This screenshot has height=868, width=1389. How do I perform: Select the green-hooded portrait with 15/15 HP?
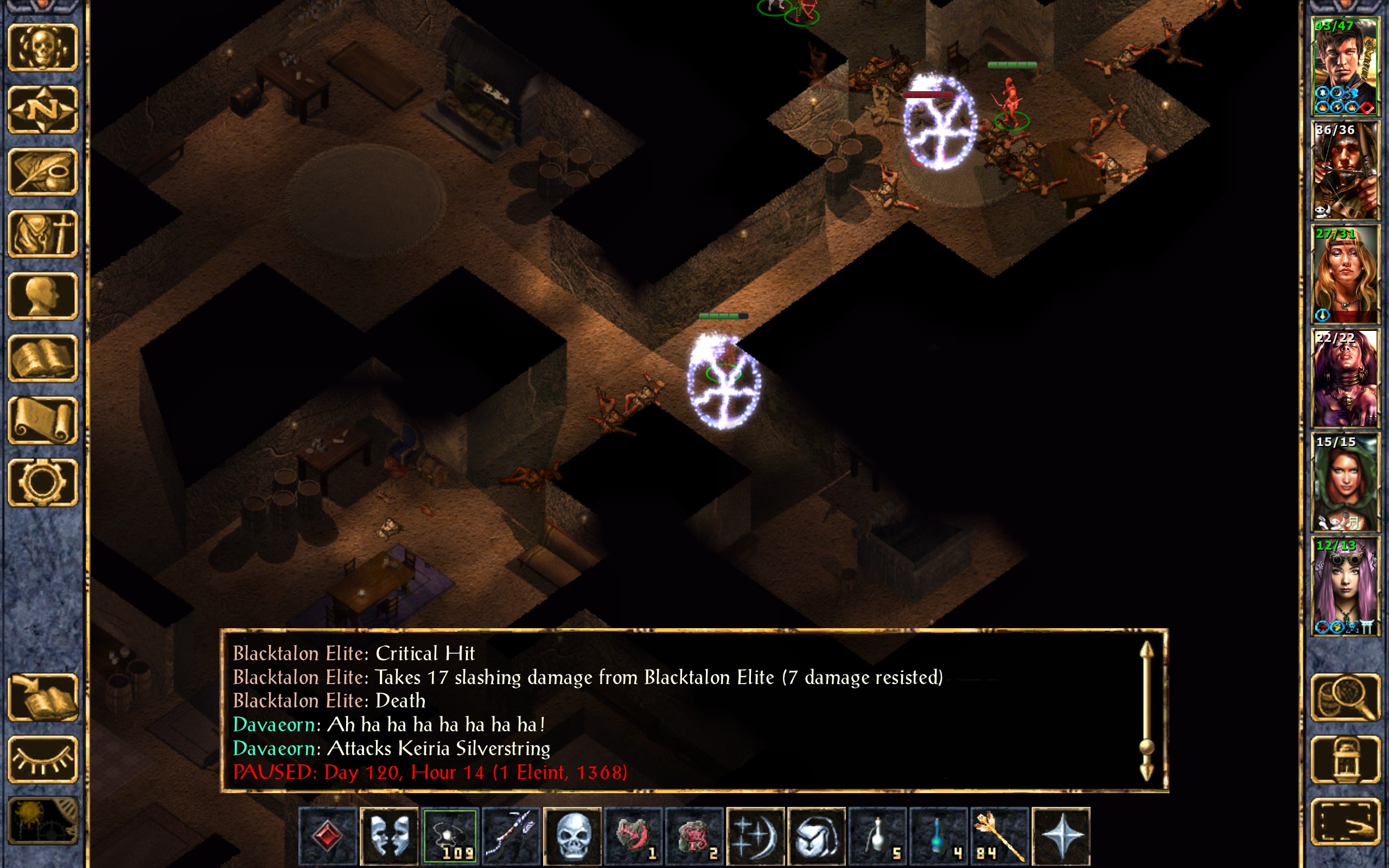point(1344,482)
